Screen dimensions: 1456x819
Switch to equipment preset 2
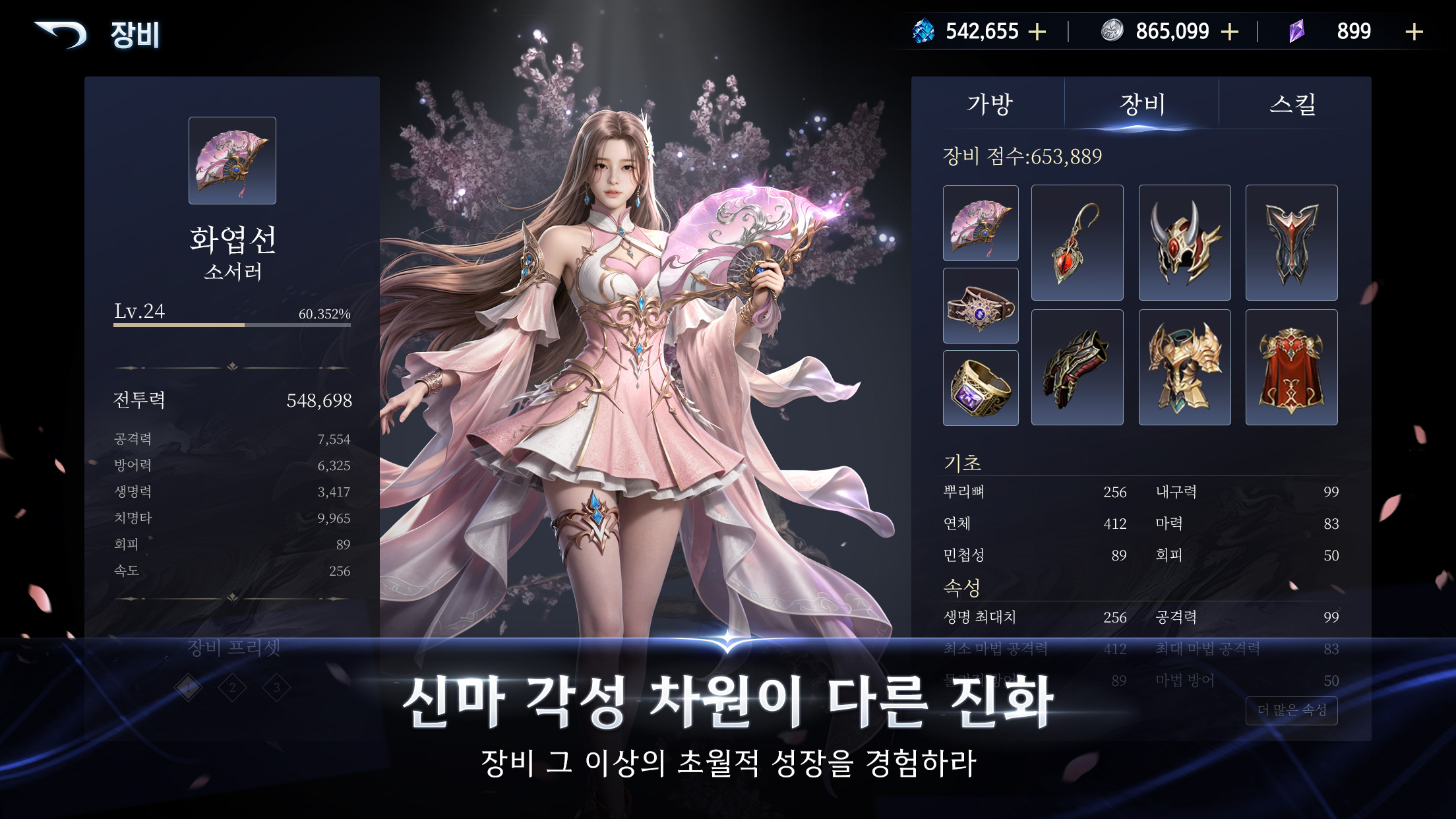[x=233, y=686]
